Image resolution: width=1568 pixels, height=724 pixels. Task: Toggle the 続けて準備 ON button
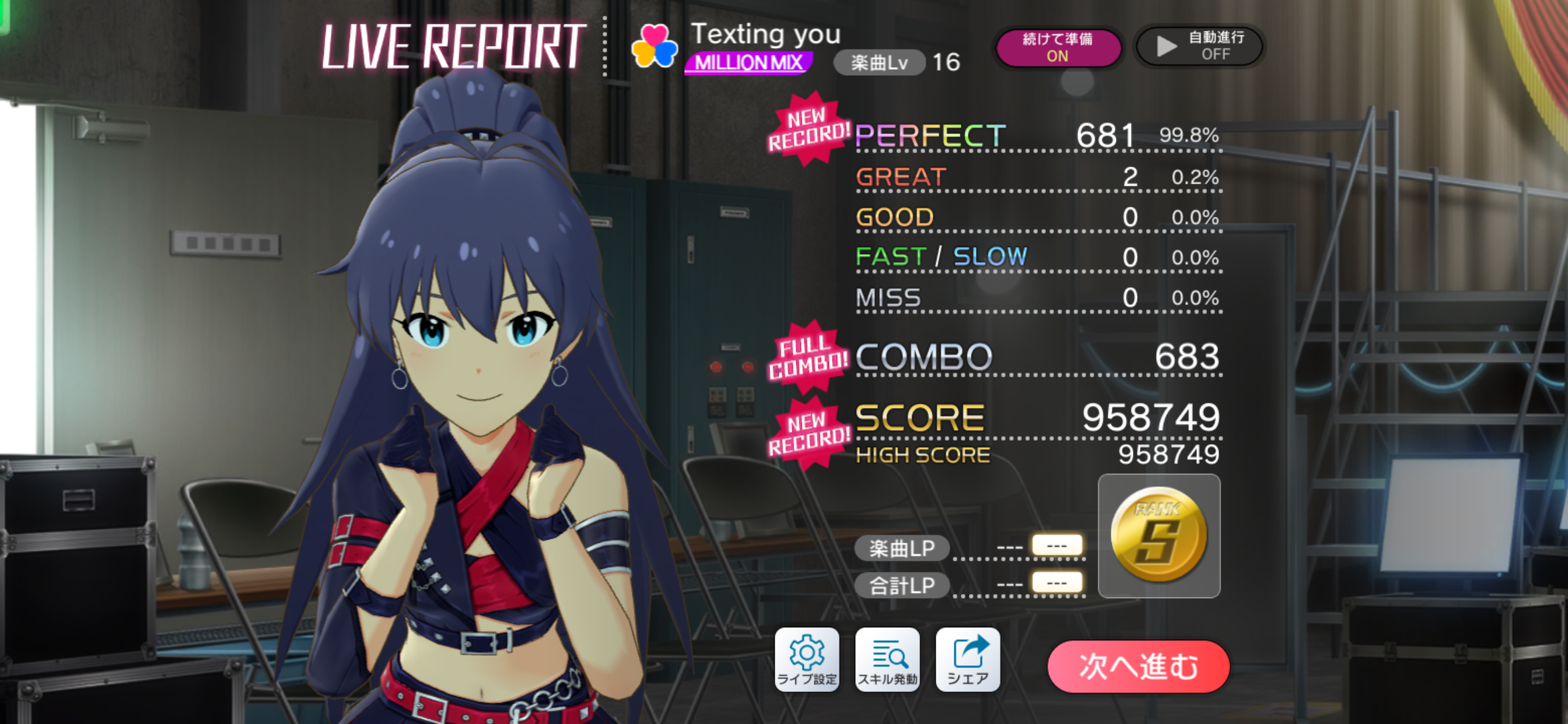[x=1058, y=47]
